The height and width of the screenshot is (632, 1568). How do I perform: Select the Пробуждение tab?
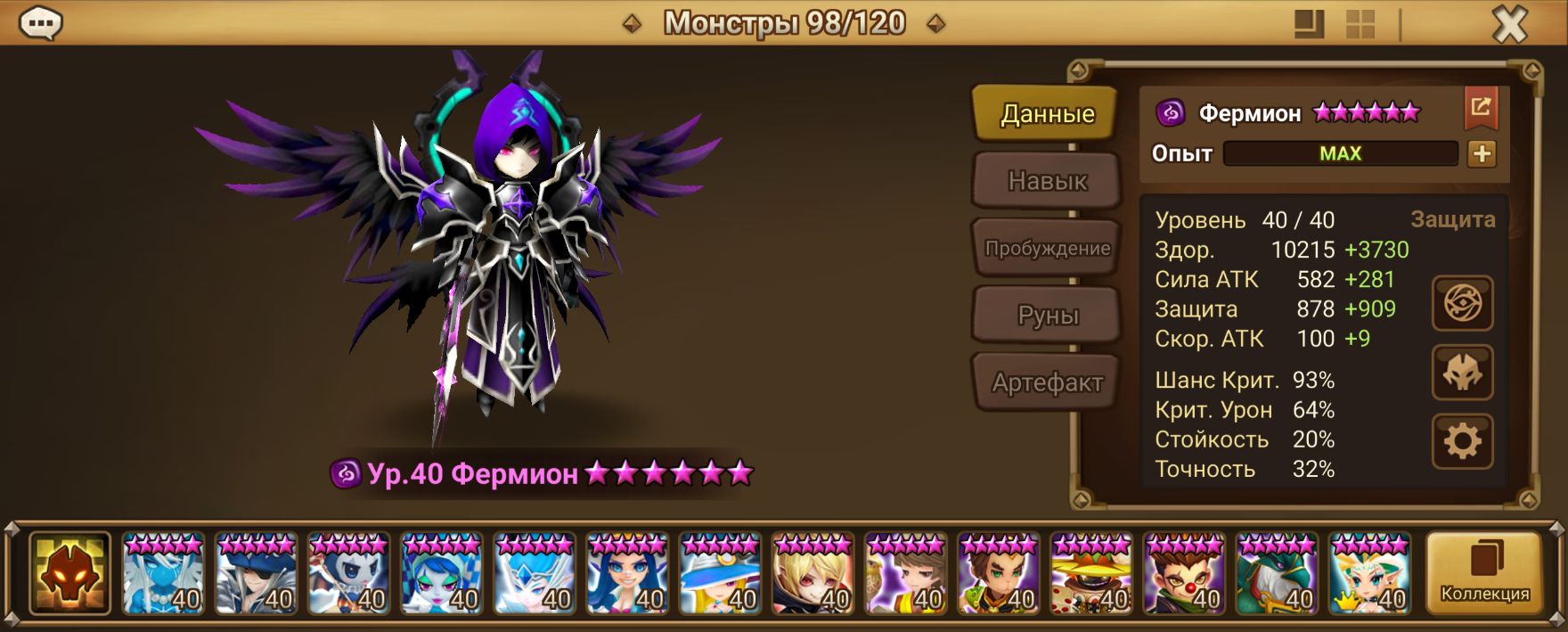(x=1047, y=248)
